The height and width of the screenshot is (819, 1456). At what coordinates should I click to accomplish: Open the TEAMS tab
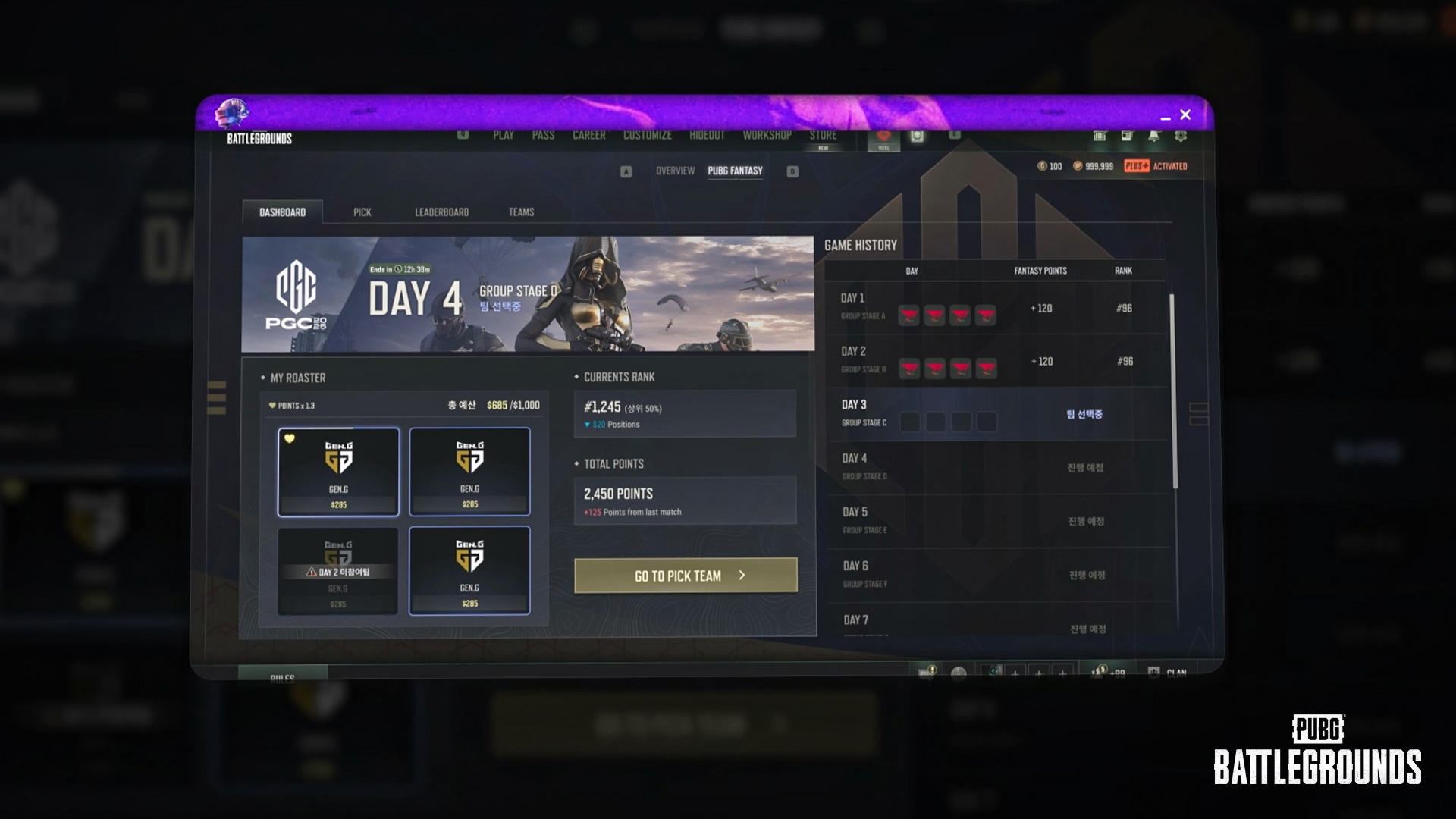pos(521,212)
